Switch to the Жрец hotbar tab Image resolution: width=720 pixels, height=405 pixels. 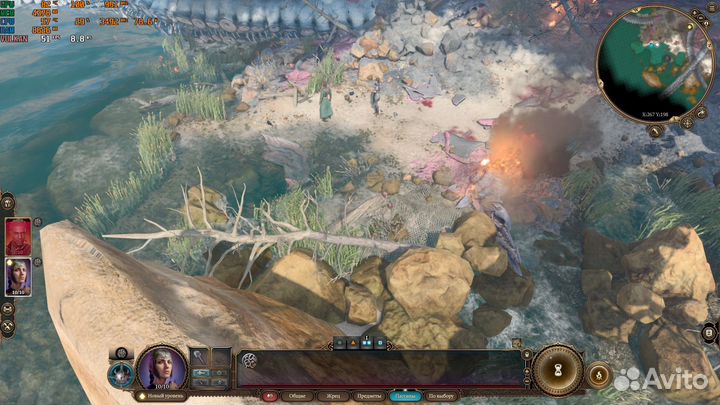(x=332, y=395)
